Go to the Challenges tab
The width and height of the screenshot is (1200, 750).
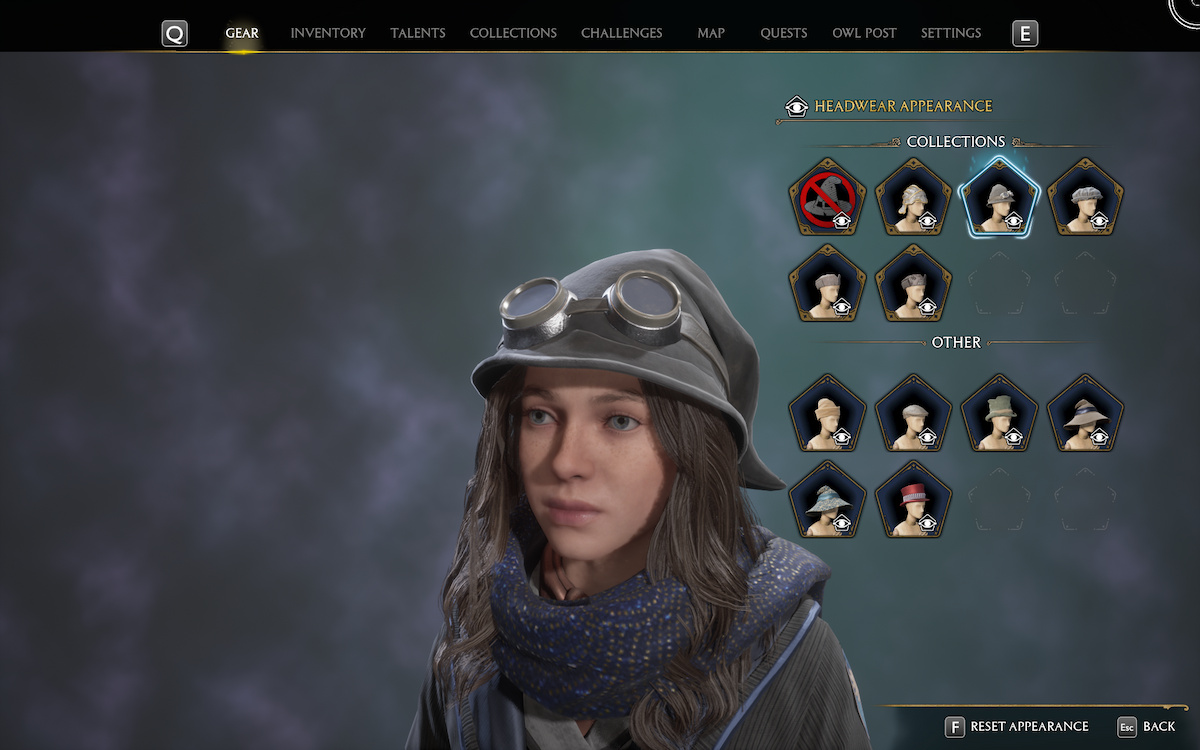pos(621,33)
